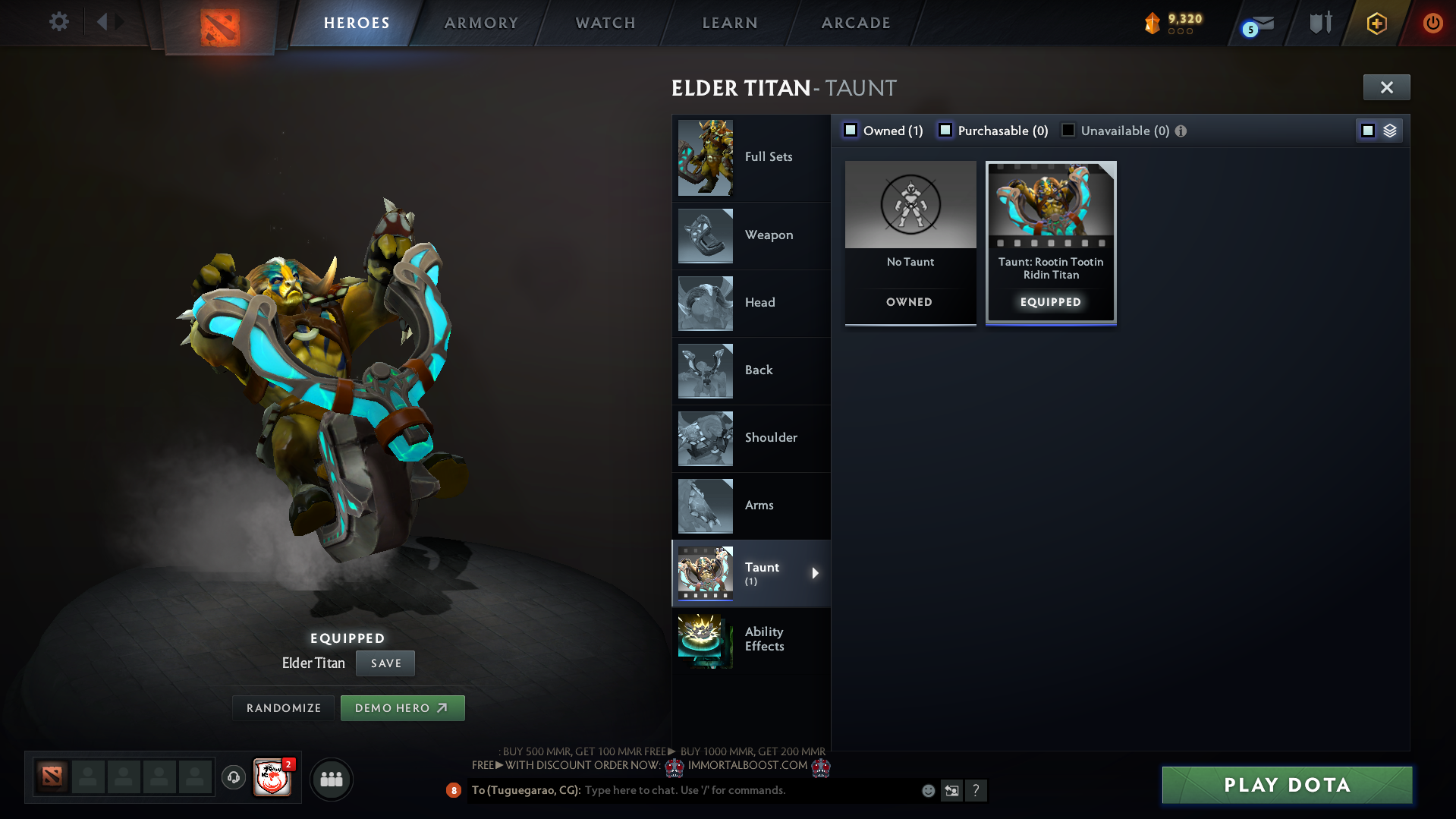Screen dimensions: 1456x819
Task: Open the settings gear icon
Action: 59,22
